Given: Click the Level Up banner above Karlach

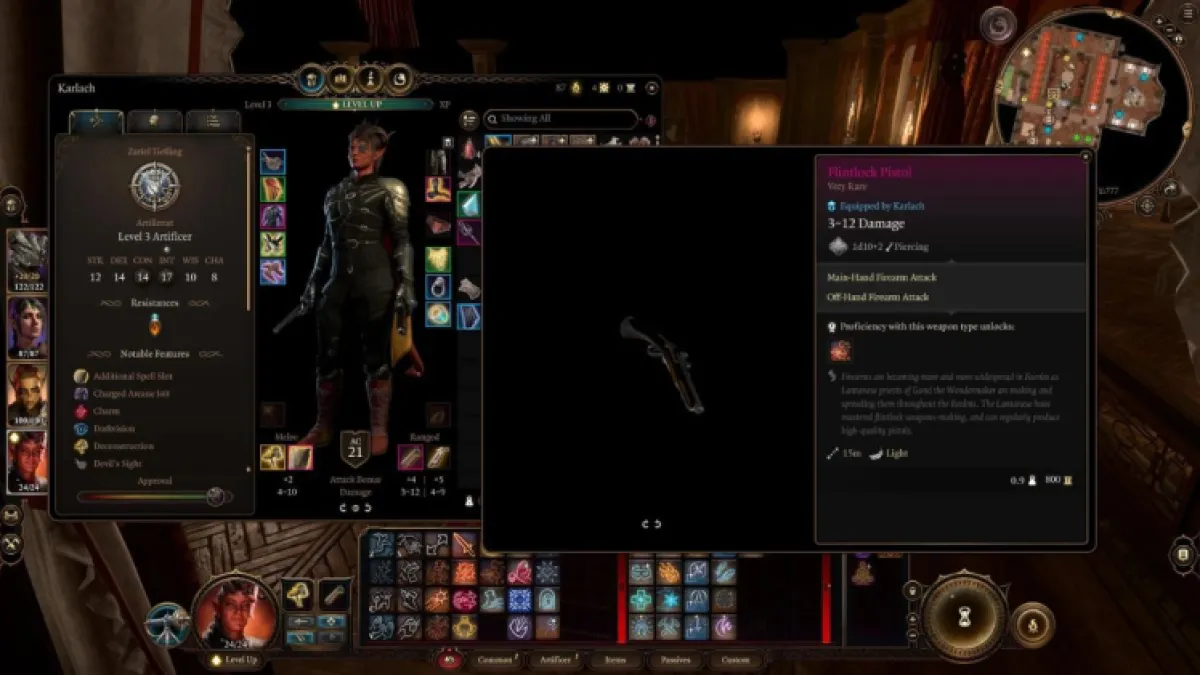Looking at the screenshot, I should [355, 104].
